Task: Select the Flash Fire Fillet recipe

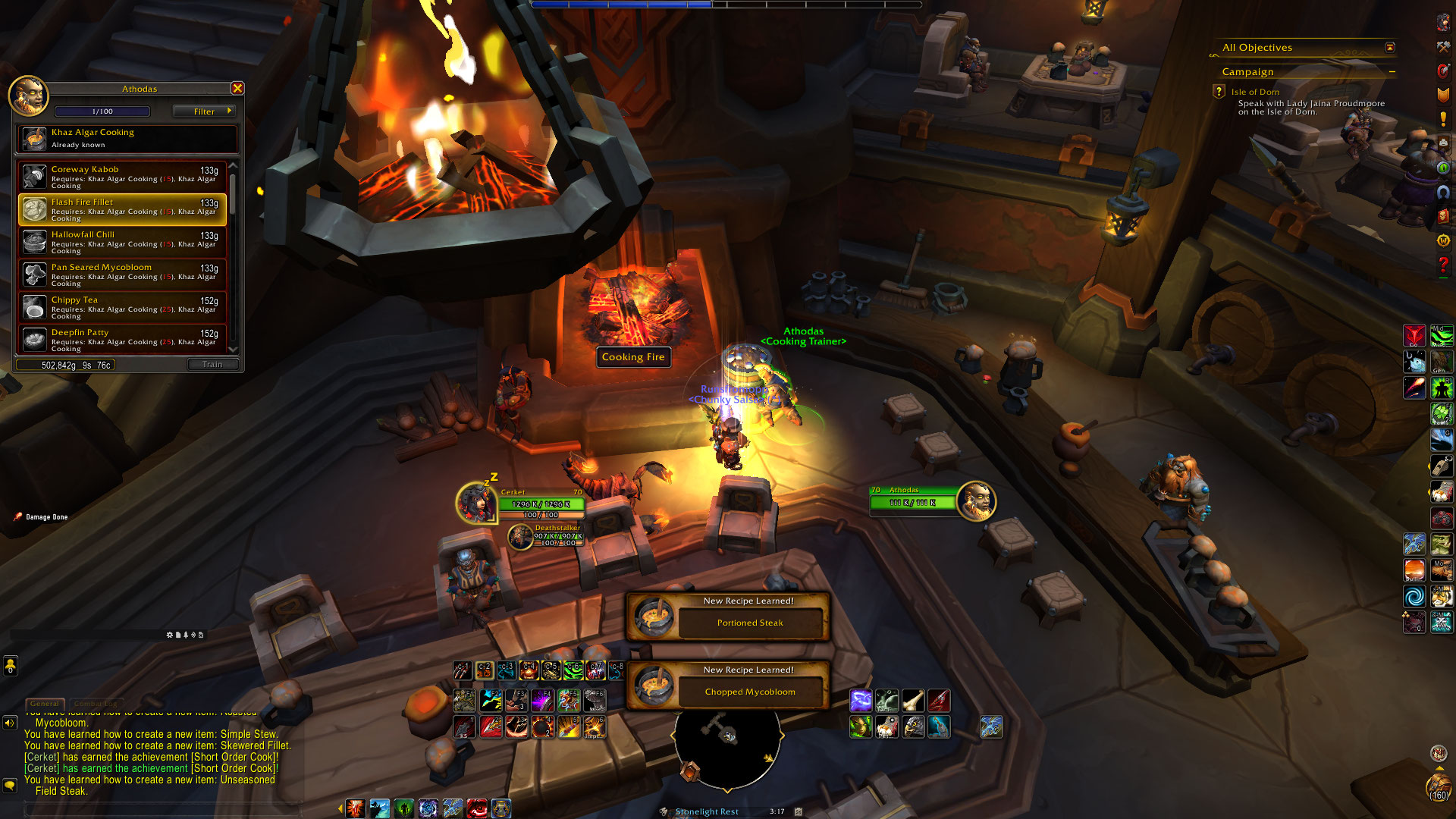Action: click(122, 209)
